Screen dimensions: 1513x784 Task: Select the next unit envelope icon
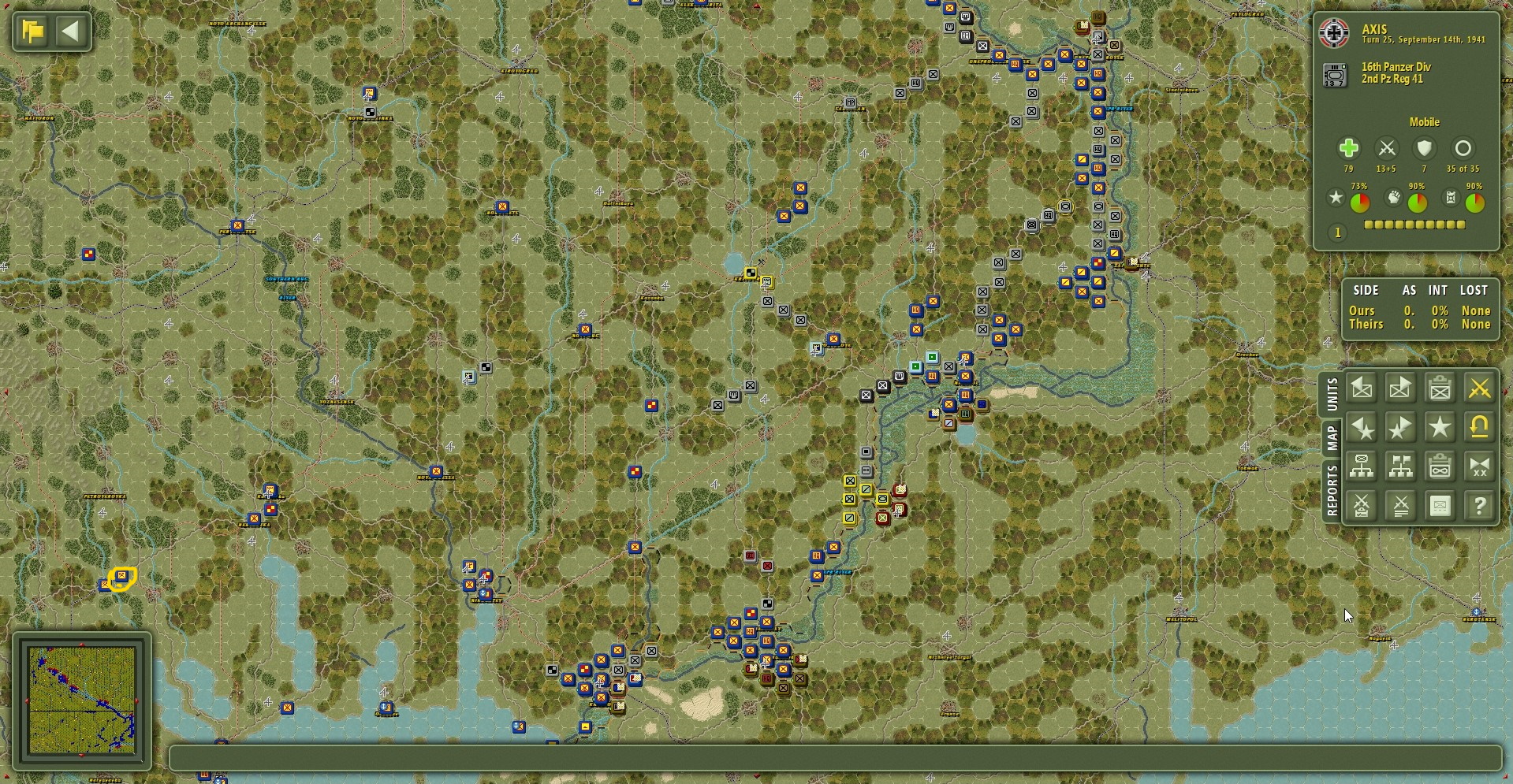pyautogui.click(x=1401, y=388)
